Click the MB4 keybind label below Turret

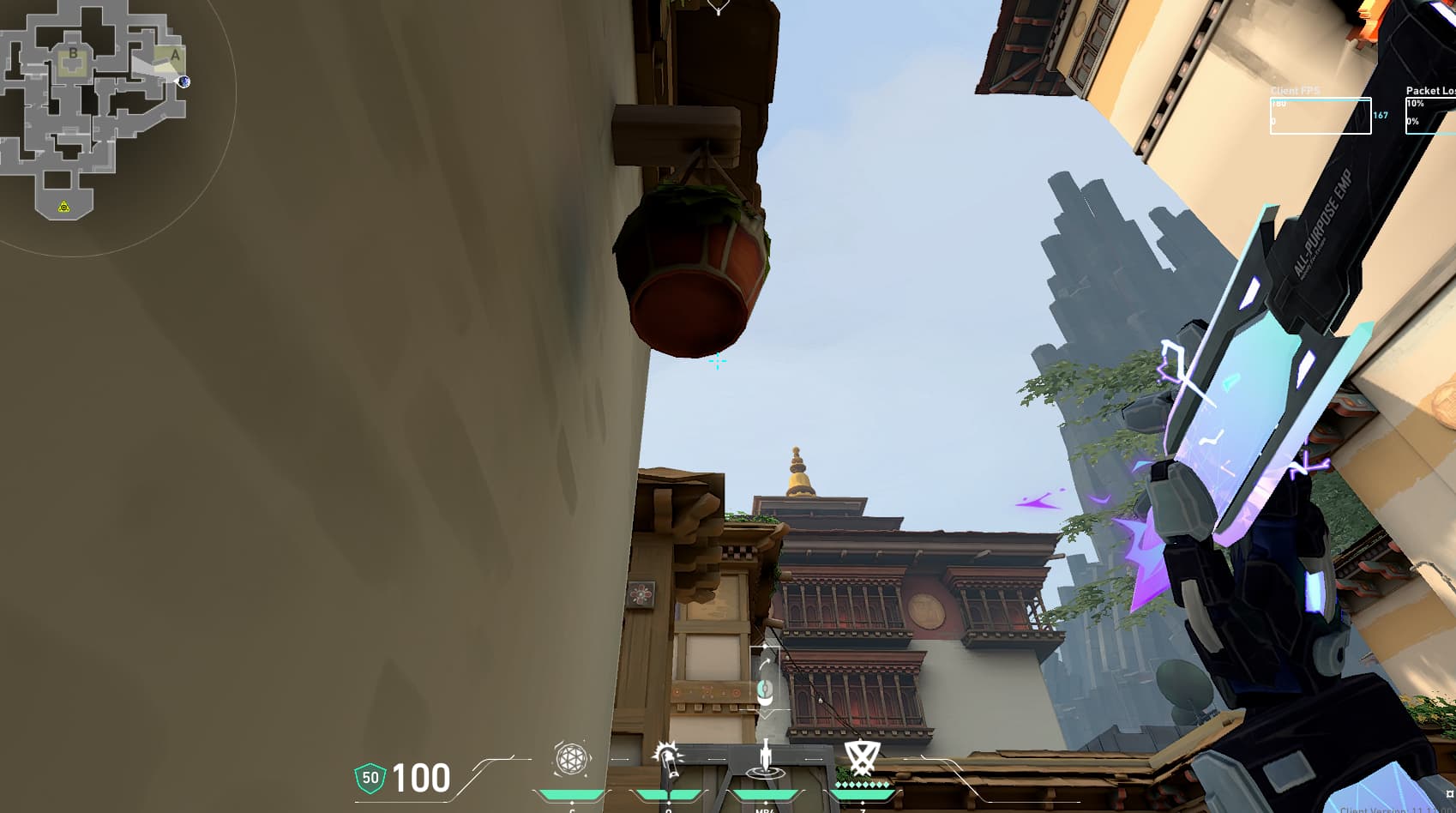[766, 810]
